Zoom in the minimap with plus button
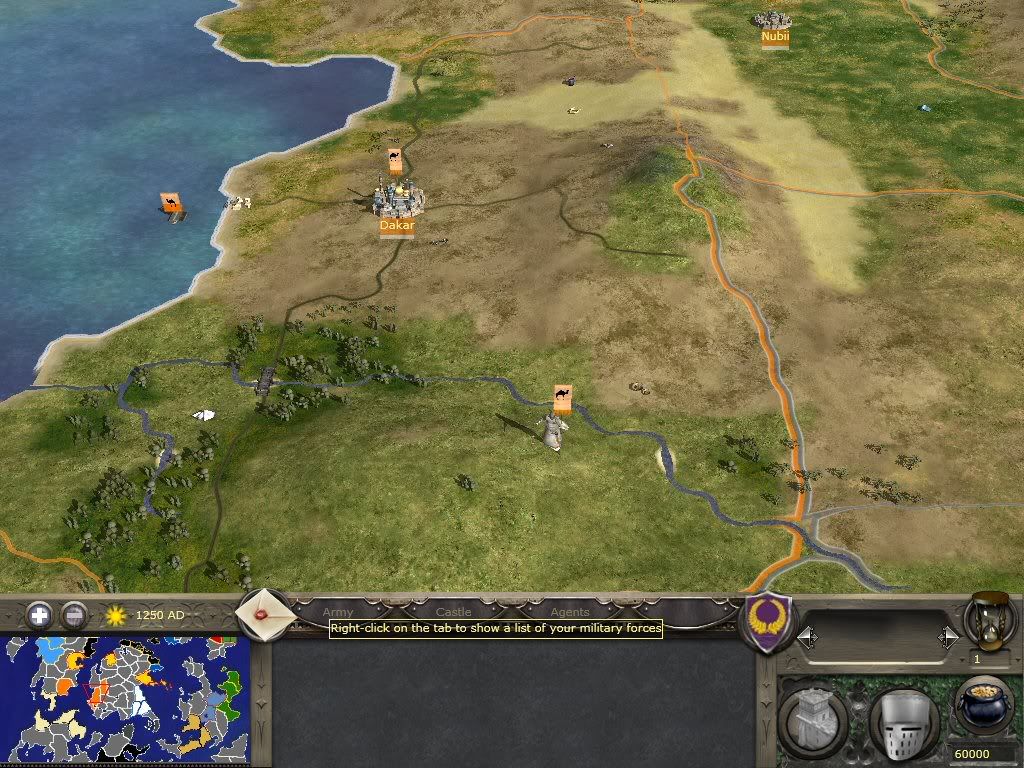The height and width of the screenshot is (768, 1024). [x=39, y=614]
